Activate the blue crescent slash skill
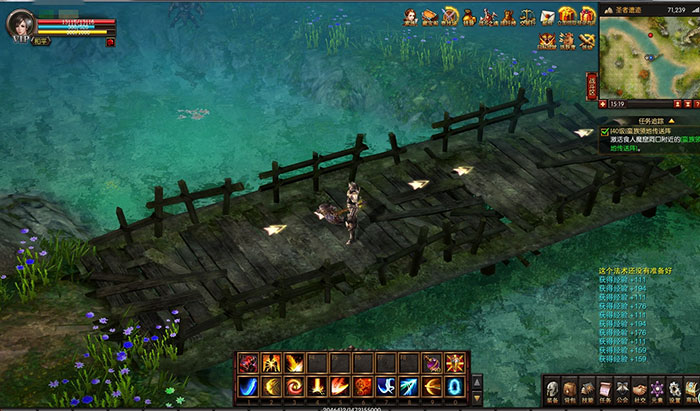The image size is (700, 411). [x=246, y=386]
